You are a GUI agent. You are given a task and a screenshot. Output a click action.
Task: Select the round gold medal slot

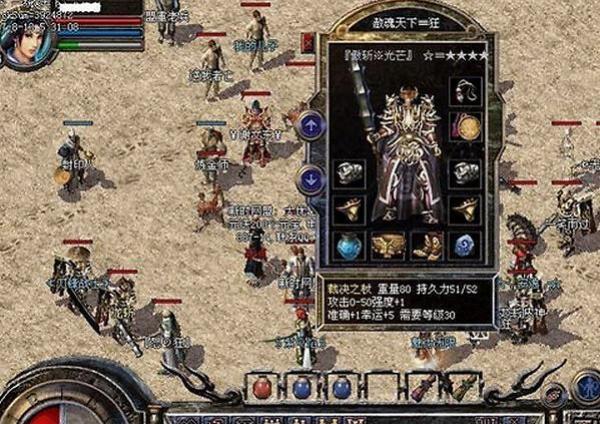[x=465, y=126]
